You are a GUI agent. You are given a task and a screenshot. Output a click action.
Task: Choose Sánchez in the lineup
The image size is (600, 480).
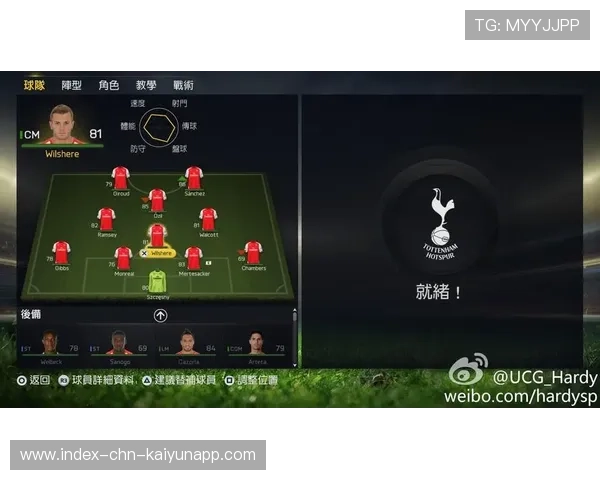(194, 178)
